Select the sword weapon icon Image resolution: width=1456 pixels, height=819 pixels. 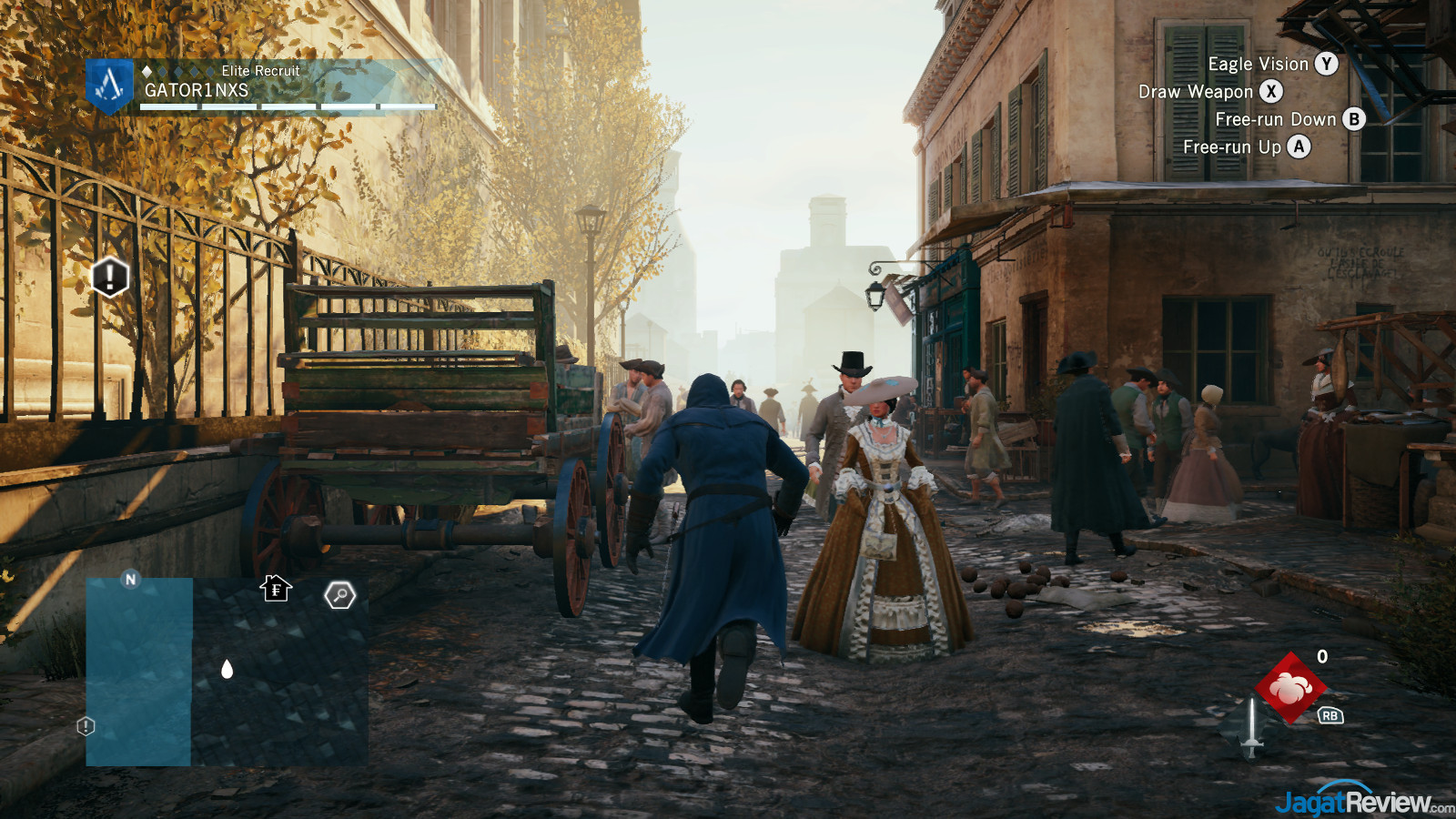point(1252,728)
